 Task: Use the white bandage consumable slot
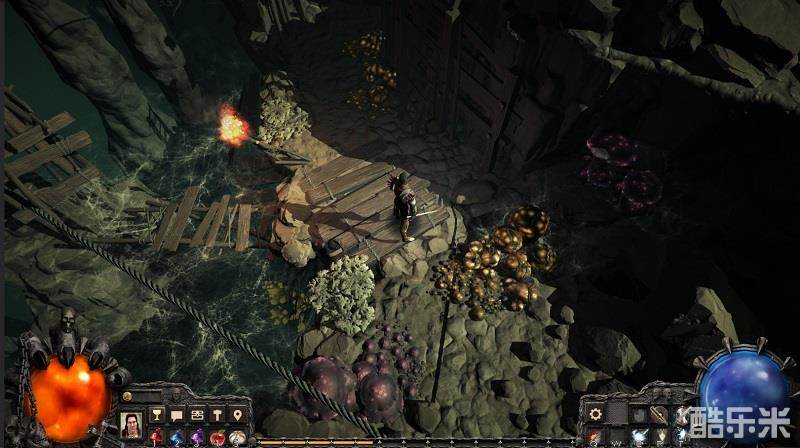(x=237, y=438)
